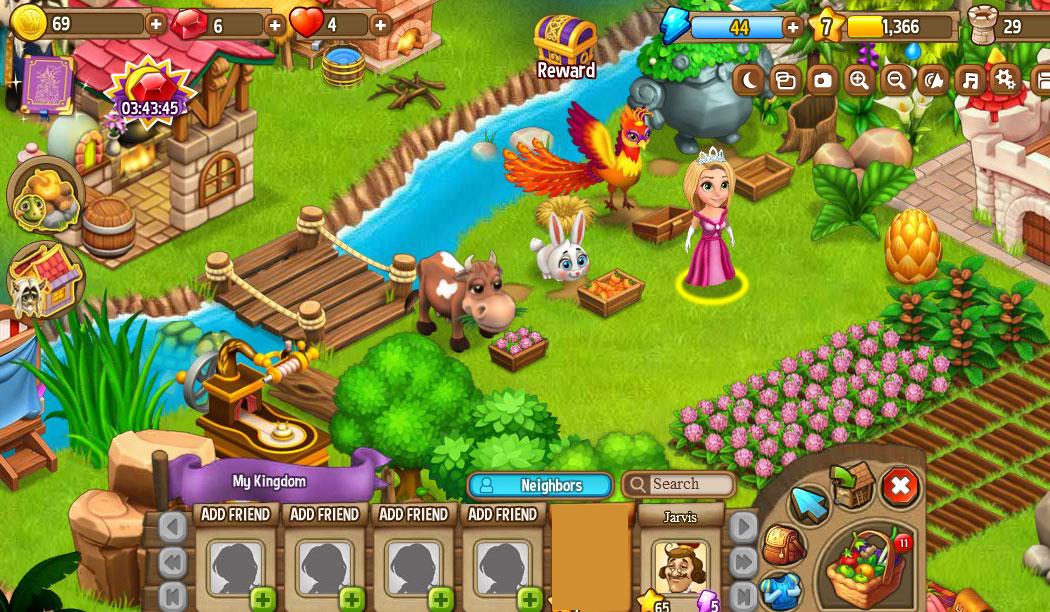Viewport: 1050px width, 612px height.
Task: Toggle music with the note button
Action: (x=969, y=80)
